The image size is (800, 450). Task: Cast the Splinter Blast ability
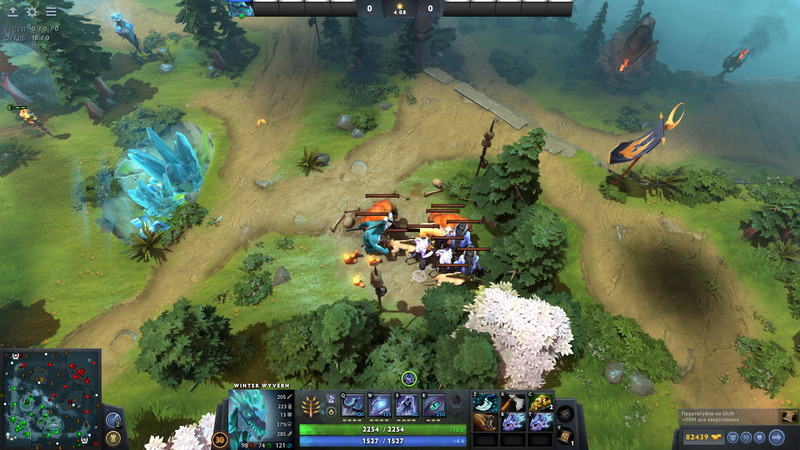pyautogui.click(x=380, y=405)
